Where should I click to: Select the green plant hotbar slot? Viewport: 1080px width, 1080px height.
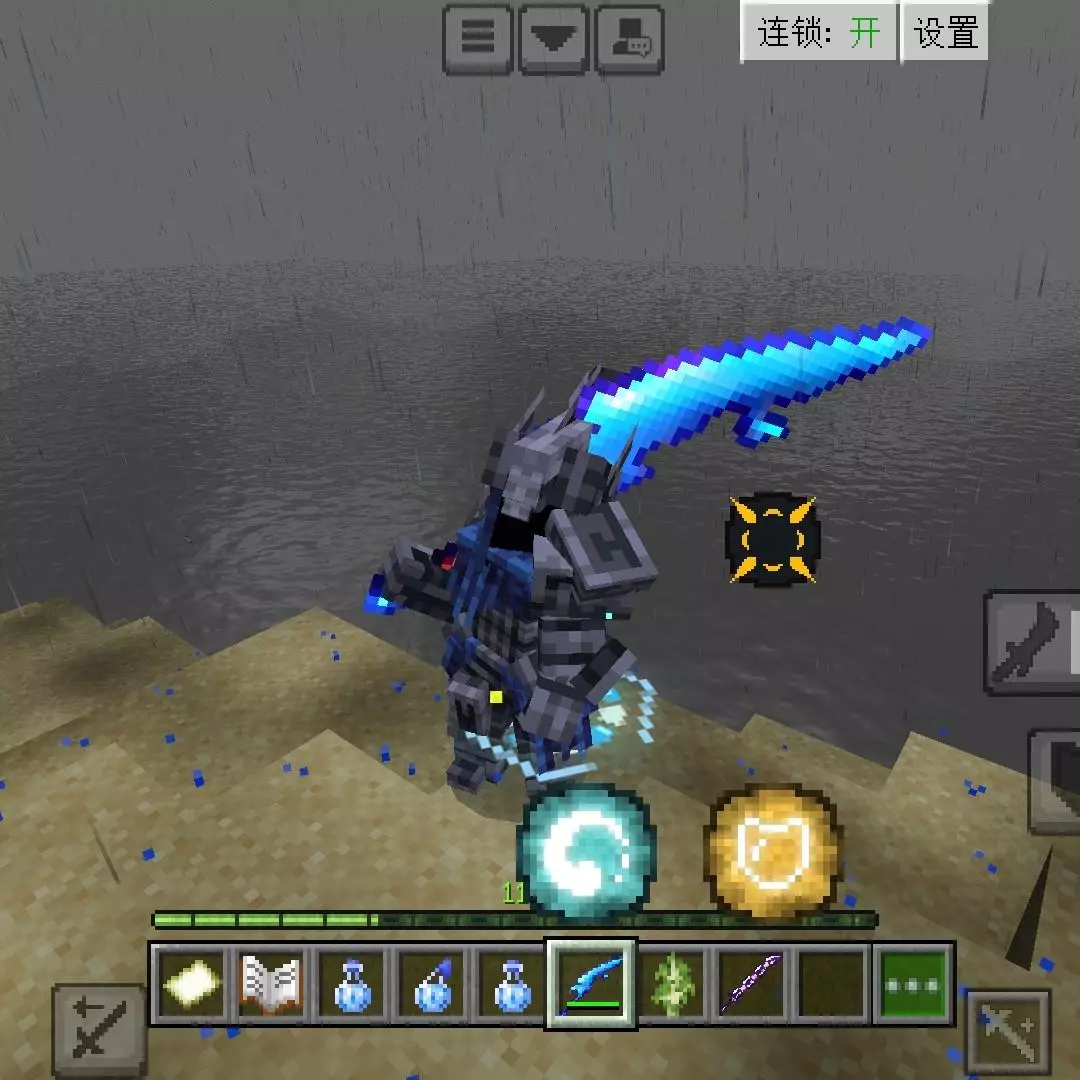[x=672, y=984]
